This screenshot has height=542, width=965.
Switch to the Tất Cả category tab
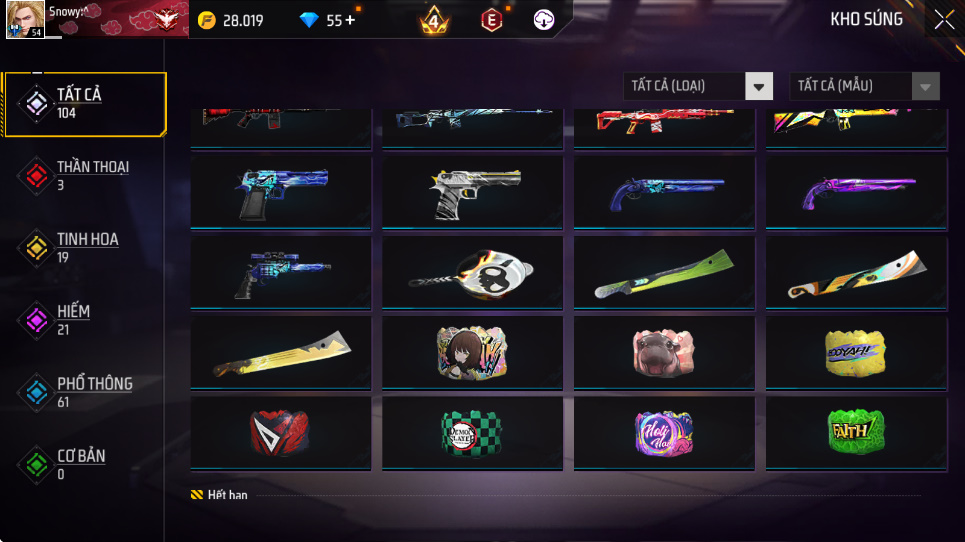[84, 103]
